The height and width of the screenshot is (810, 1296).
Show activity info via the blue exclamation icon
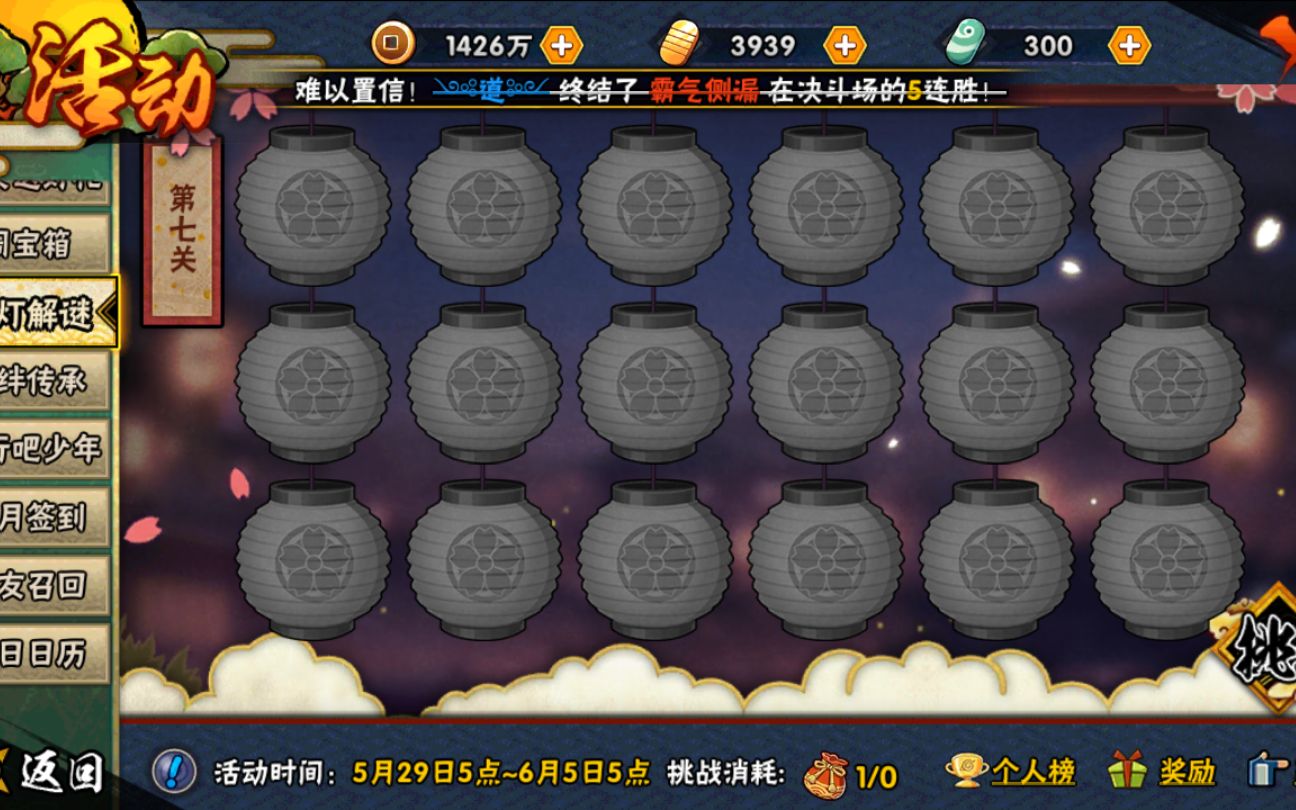(174, 772)
